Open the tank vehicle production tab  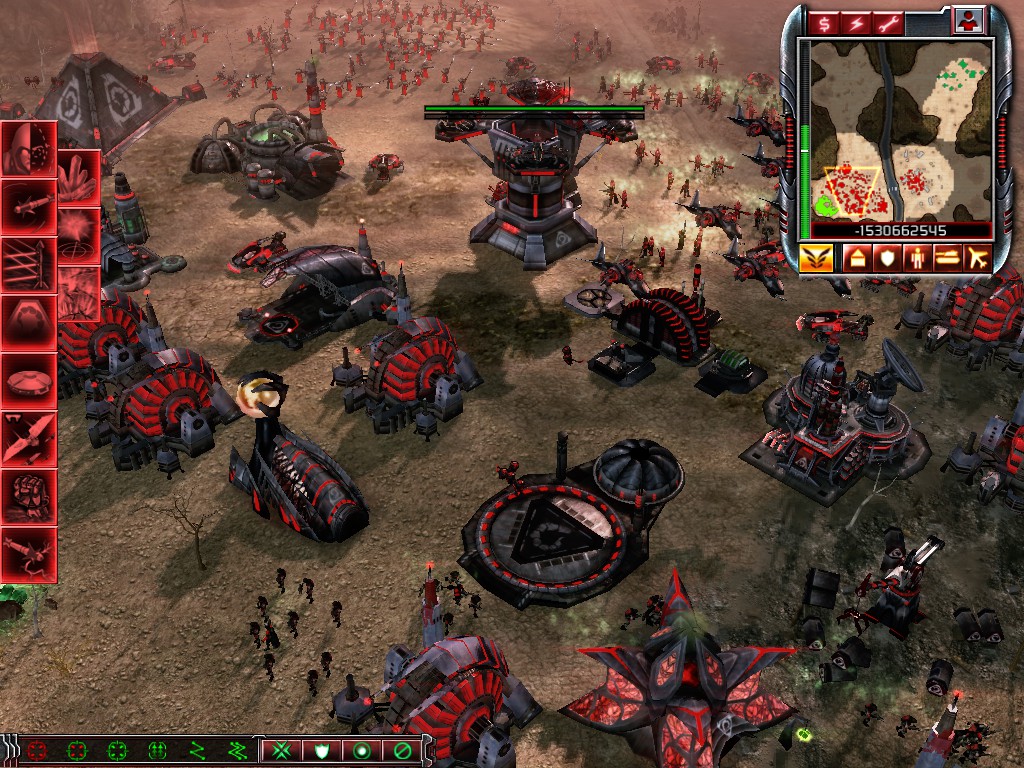coord(945,258)
